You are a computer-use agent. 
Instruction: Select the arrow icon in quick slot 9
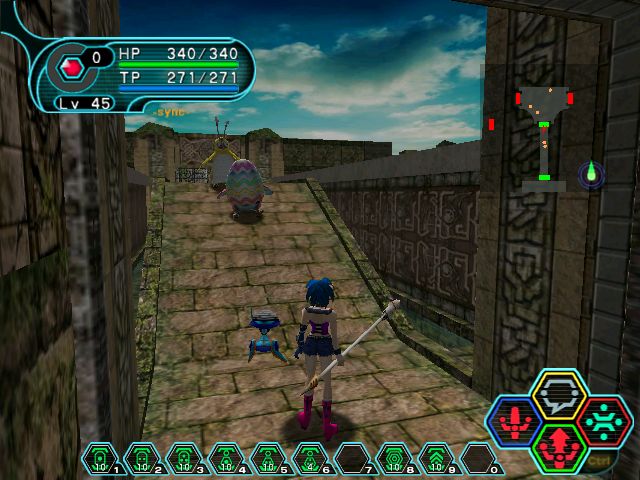click(436, 458)
